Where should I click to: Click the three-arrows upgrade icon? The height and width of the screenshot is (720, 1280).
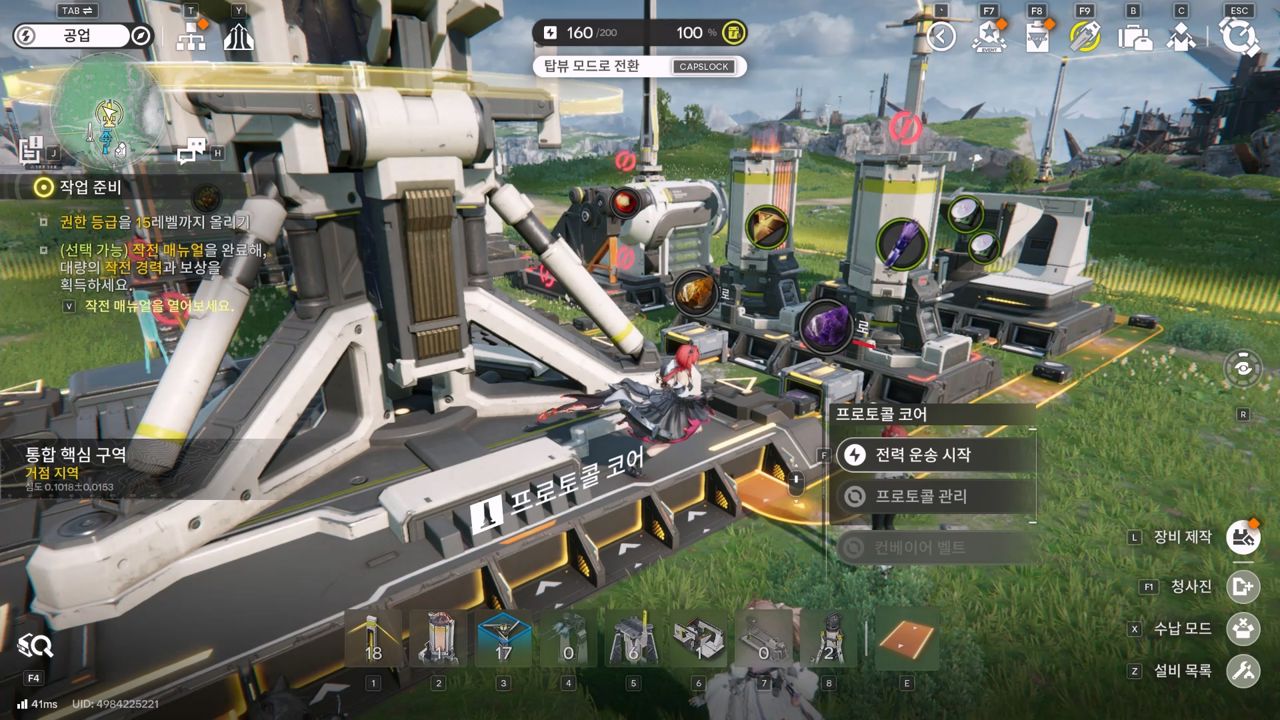(238, 37)
